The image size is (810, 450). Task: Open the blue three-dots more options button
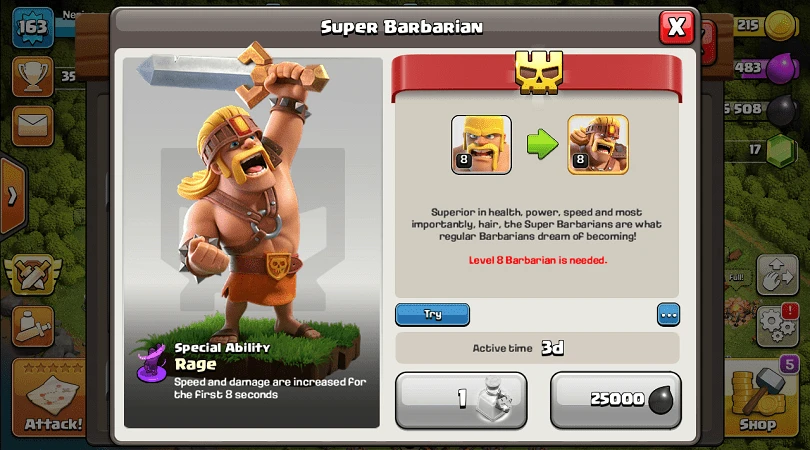click(668, 314)
